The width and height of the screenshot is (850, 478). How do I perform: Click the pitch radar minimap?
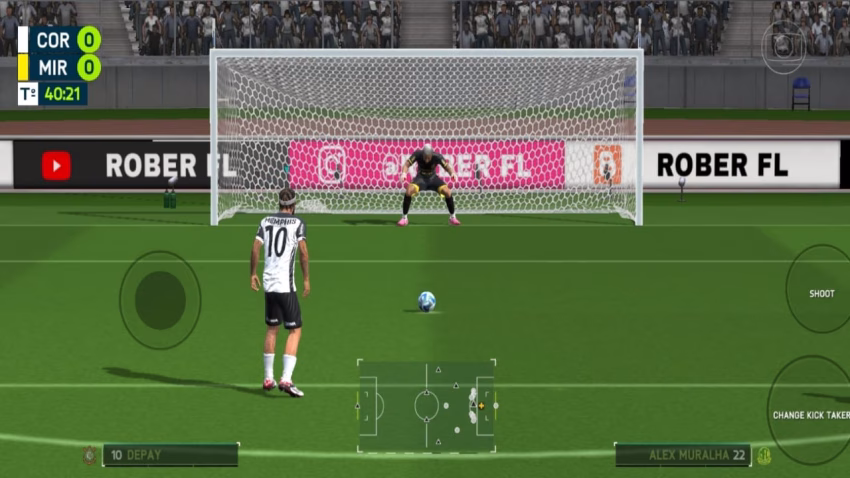tap(426, 406)
